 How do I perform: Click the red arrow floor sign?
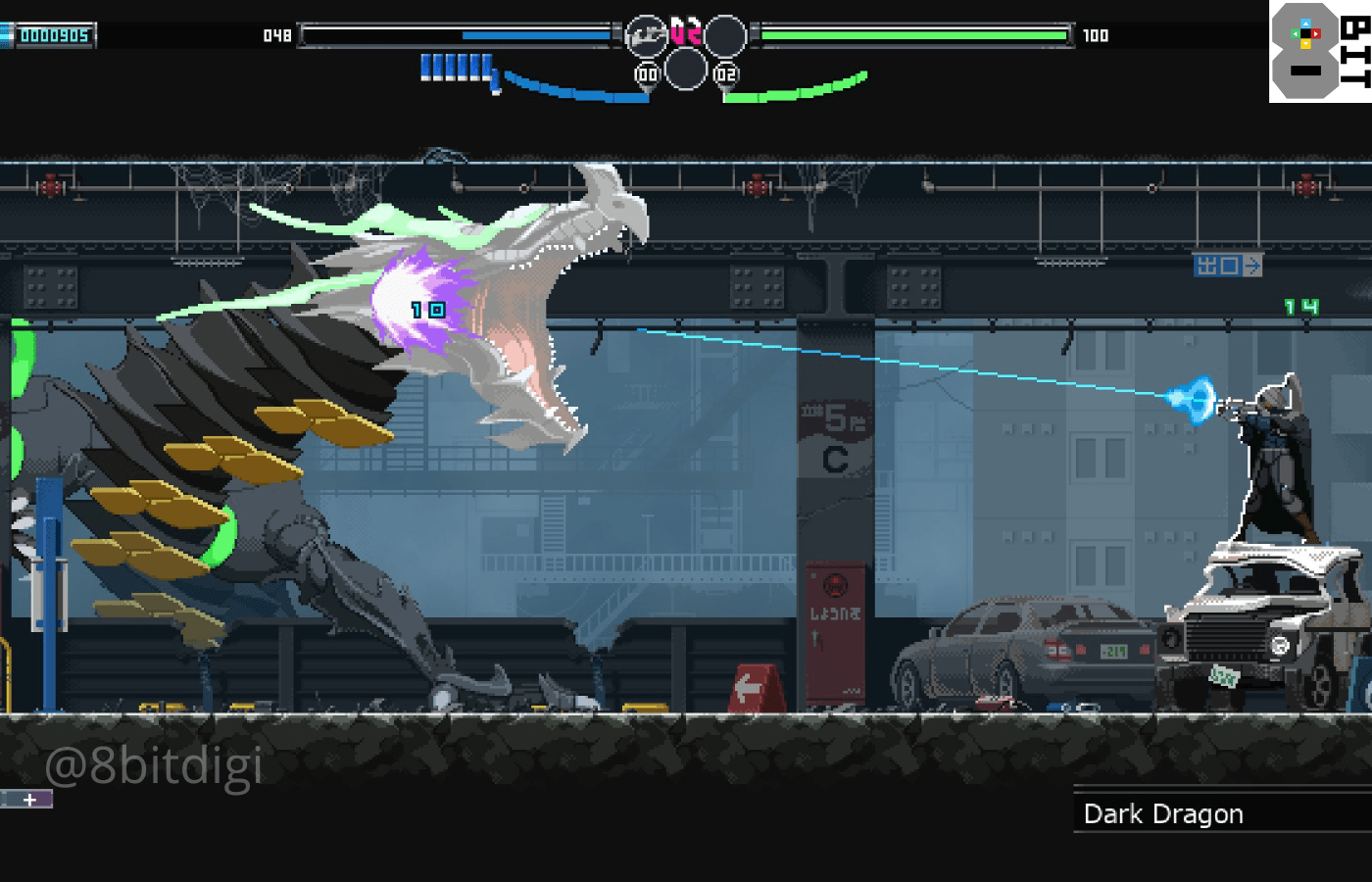coord(751,686)
